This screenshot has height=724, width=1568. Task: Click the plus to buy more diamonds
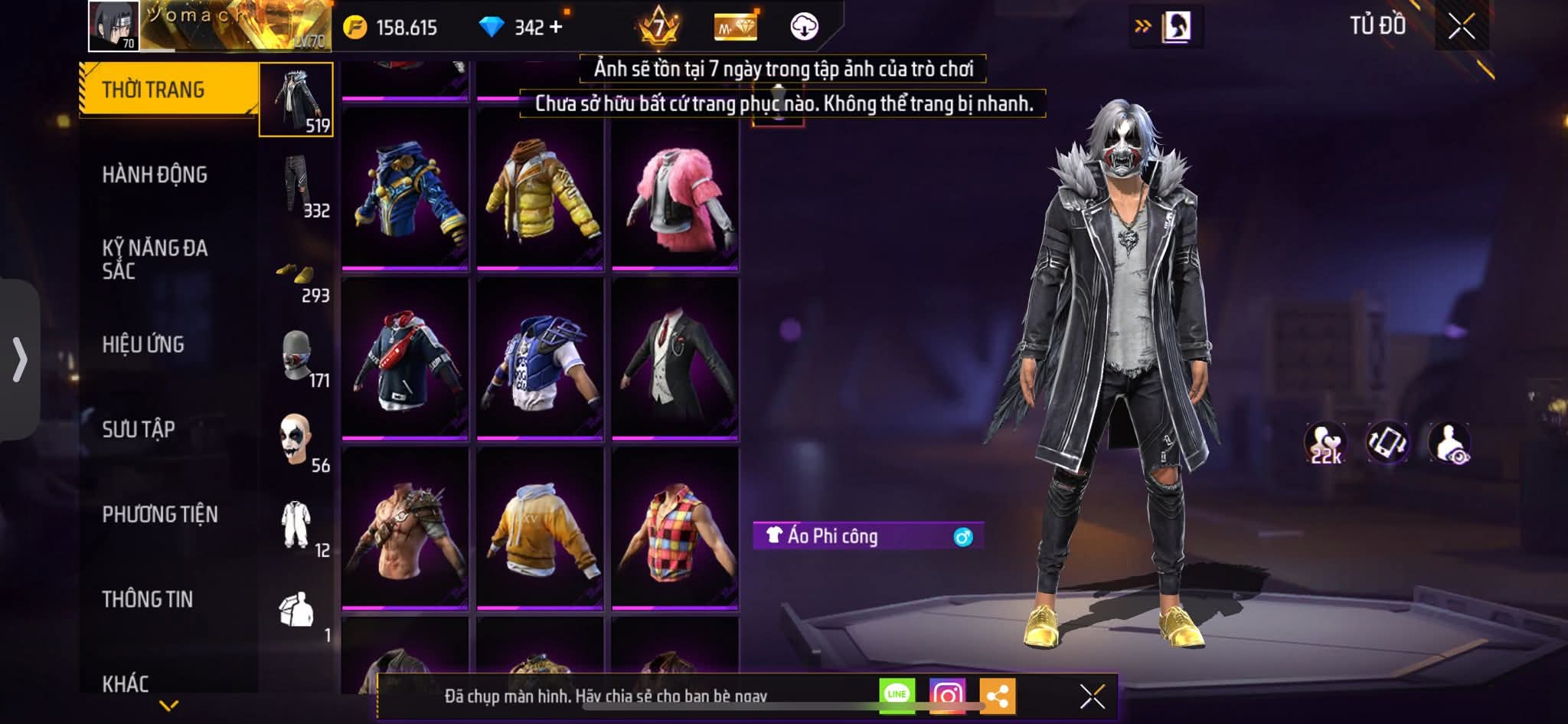point(557,26)
